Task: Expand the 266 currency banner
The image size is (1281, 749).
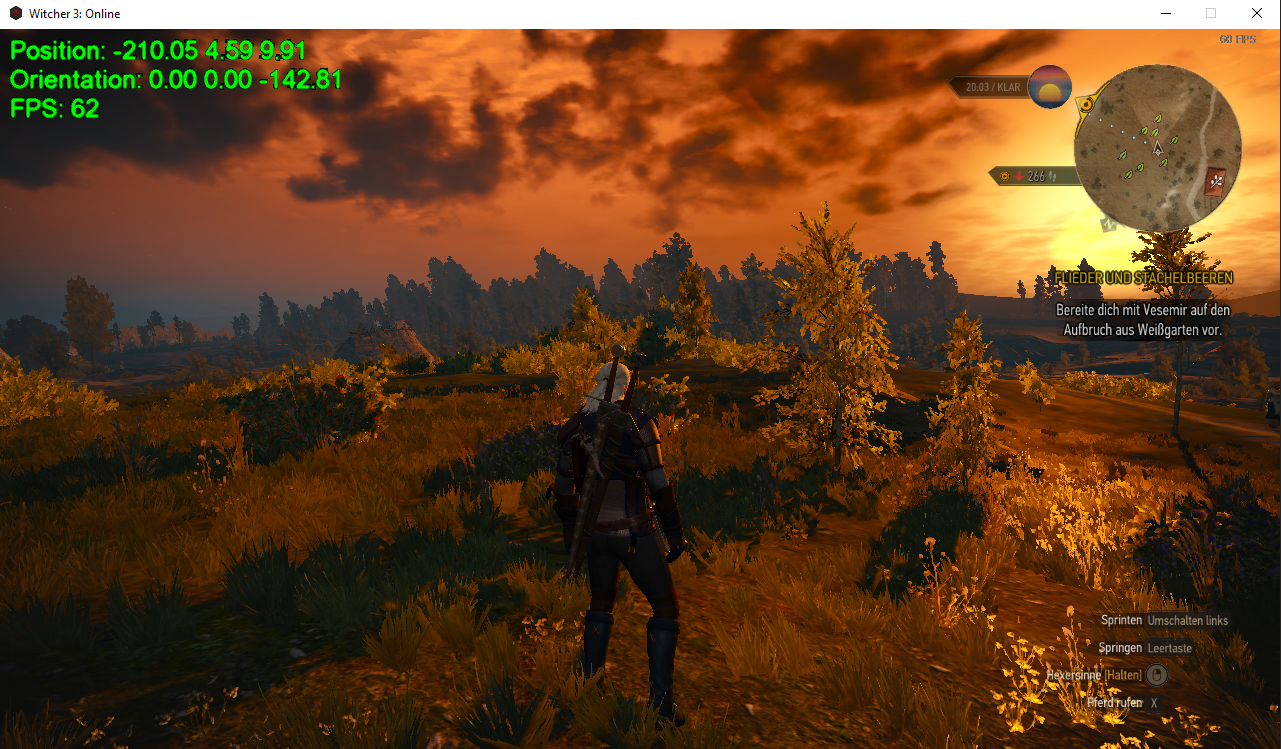Action: click(x=1036, y=176)
